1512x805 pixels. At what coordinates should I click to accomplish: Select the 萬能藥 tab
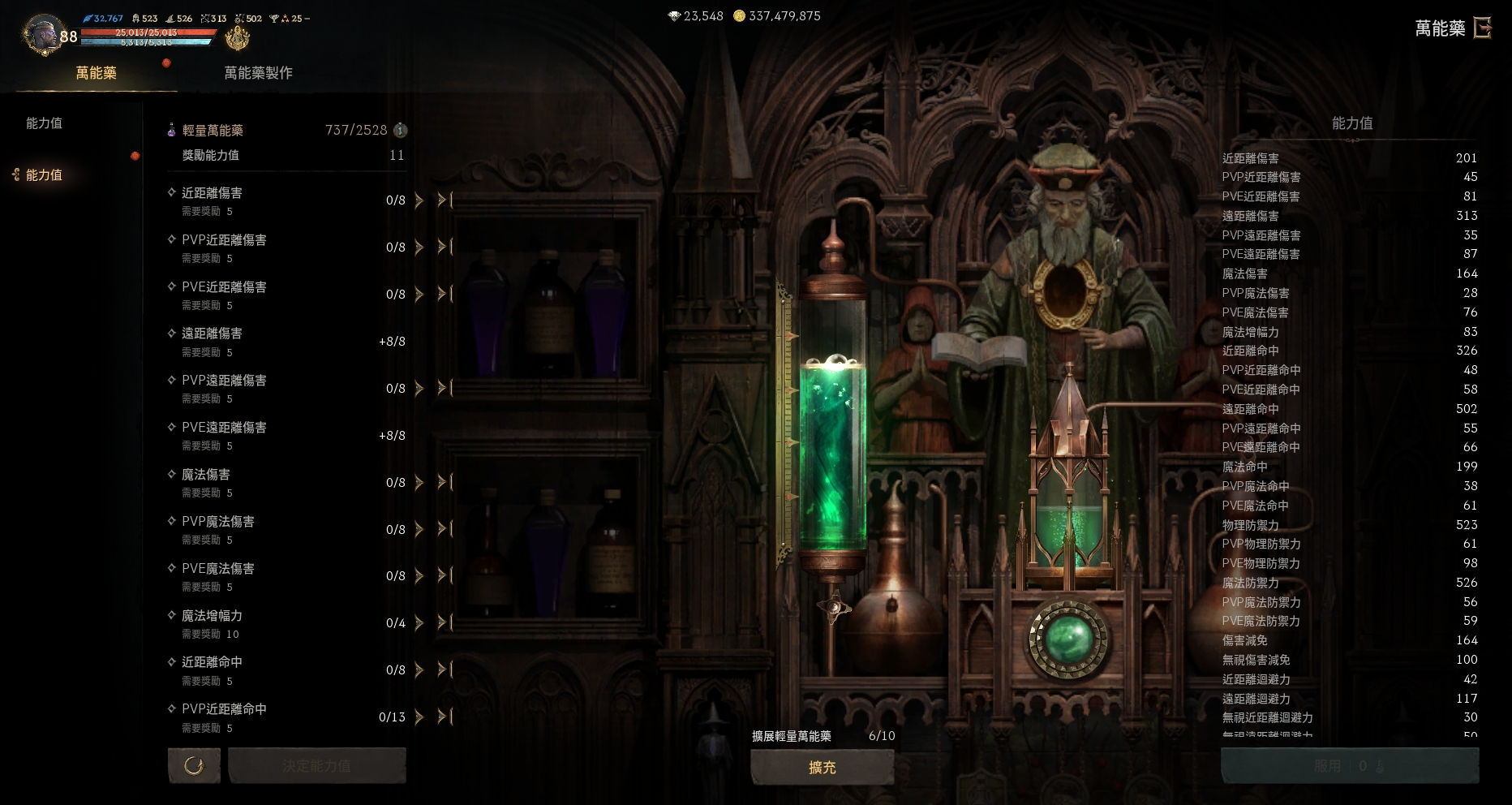(96, 73)
